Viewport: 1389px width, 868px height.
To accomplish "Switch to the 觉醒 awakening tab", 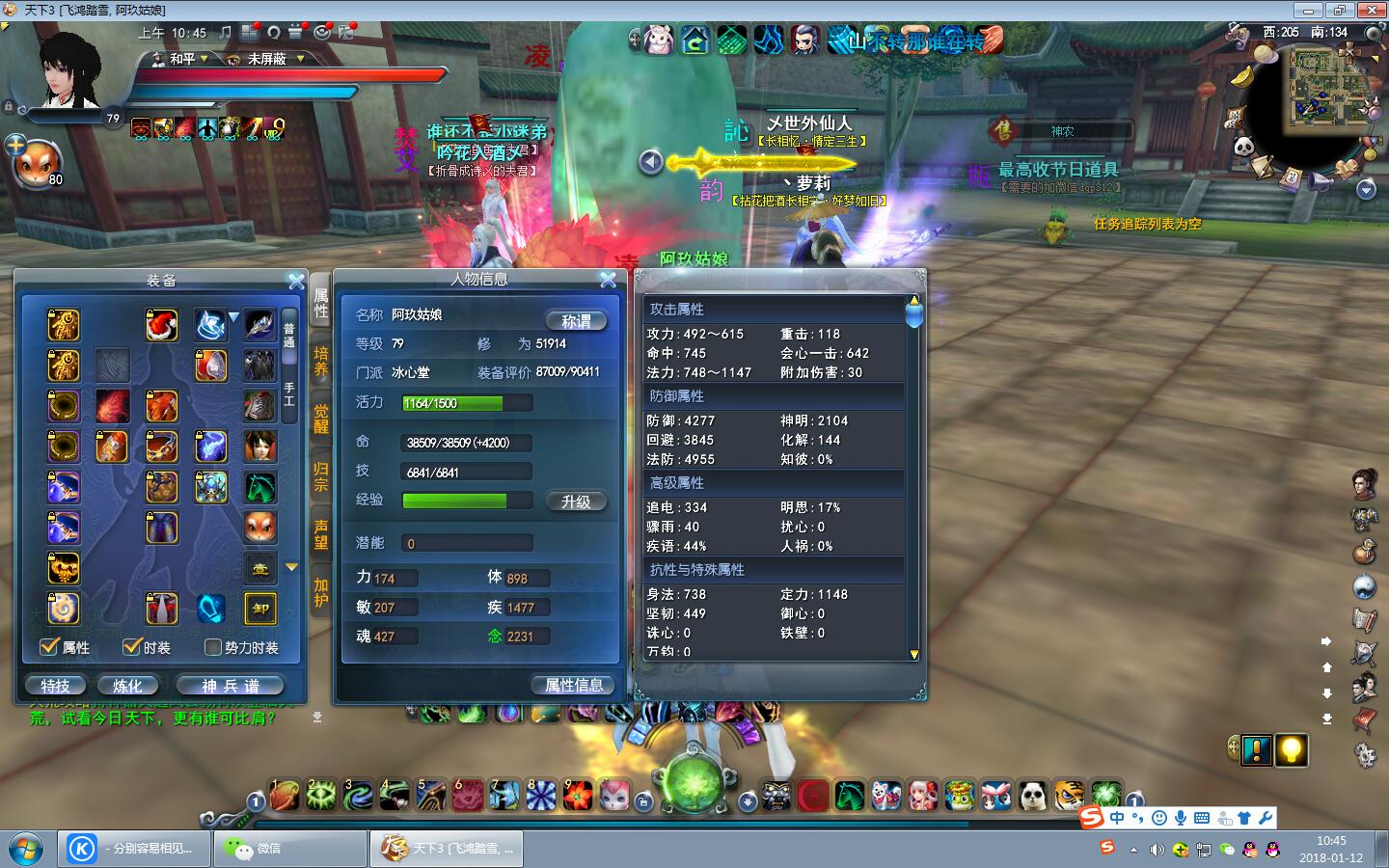I will [x=321, y=418].
